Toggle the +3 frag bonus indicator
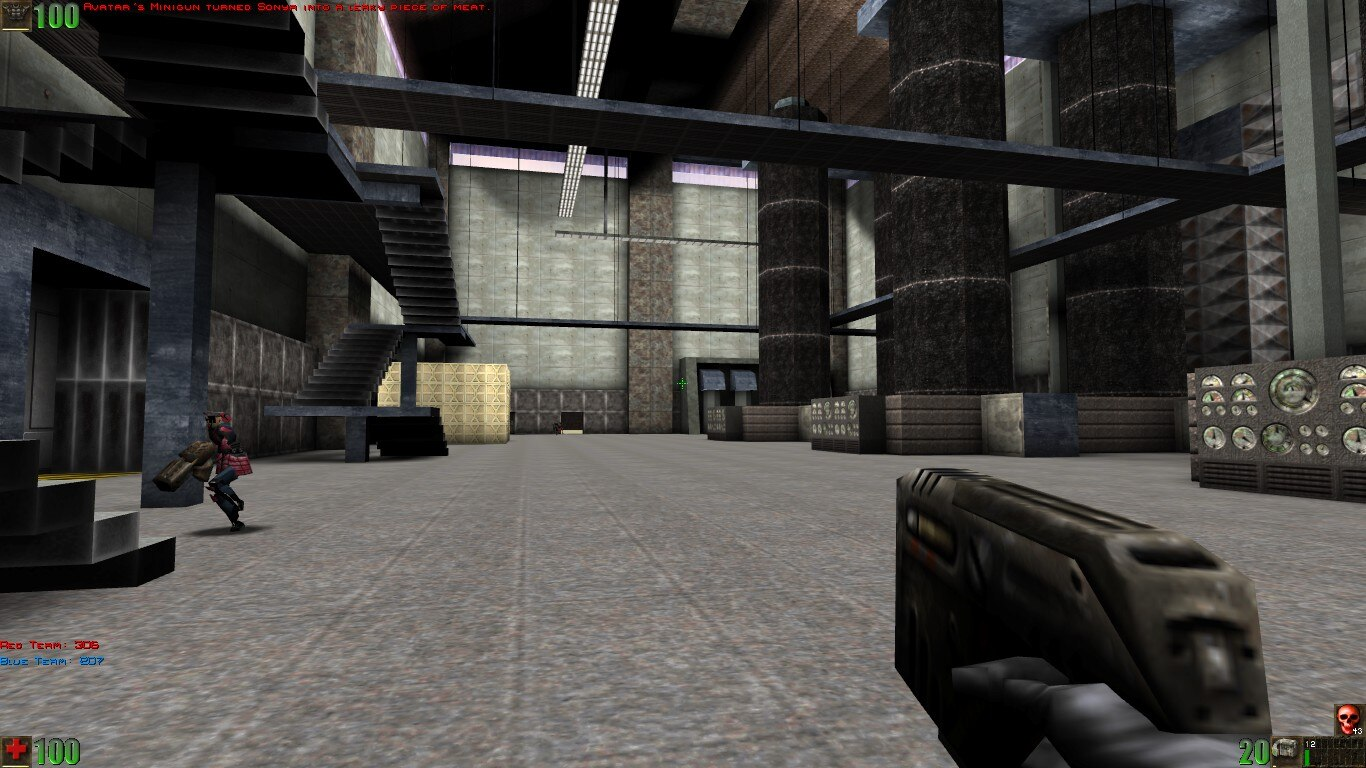The height and width of the screenshot is (768, 1366). [x=1357, y=731]
